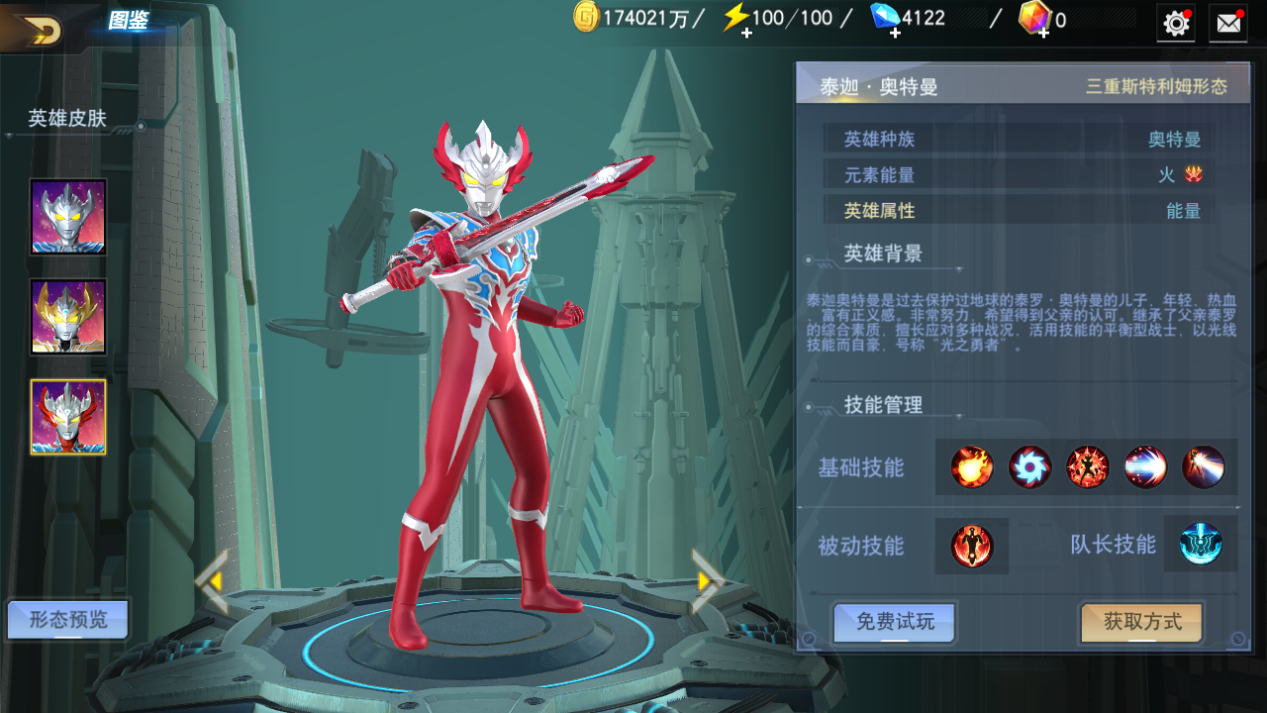This screenshot has width=1267, height=713.
Task: Go back using the yellow arrow button
Action: (x=38, y=30)
